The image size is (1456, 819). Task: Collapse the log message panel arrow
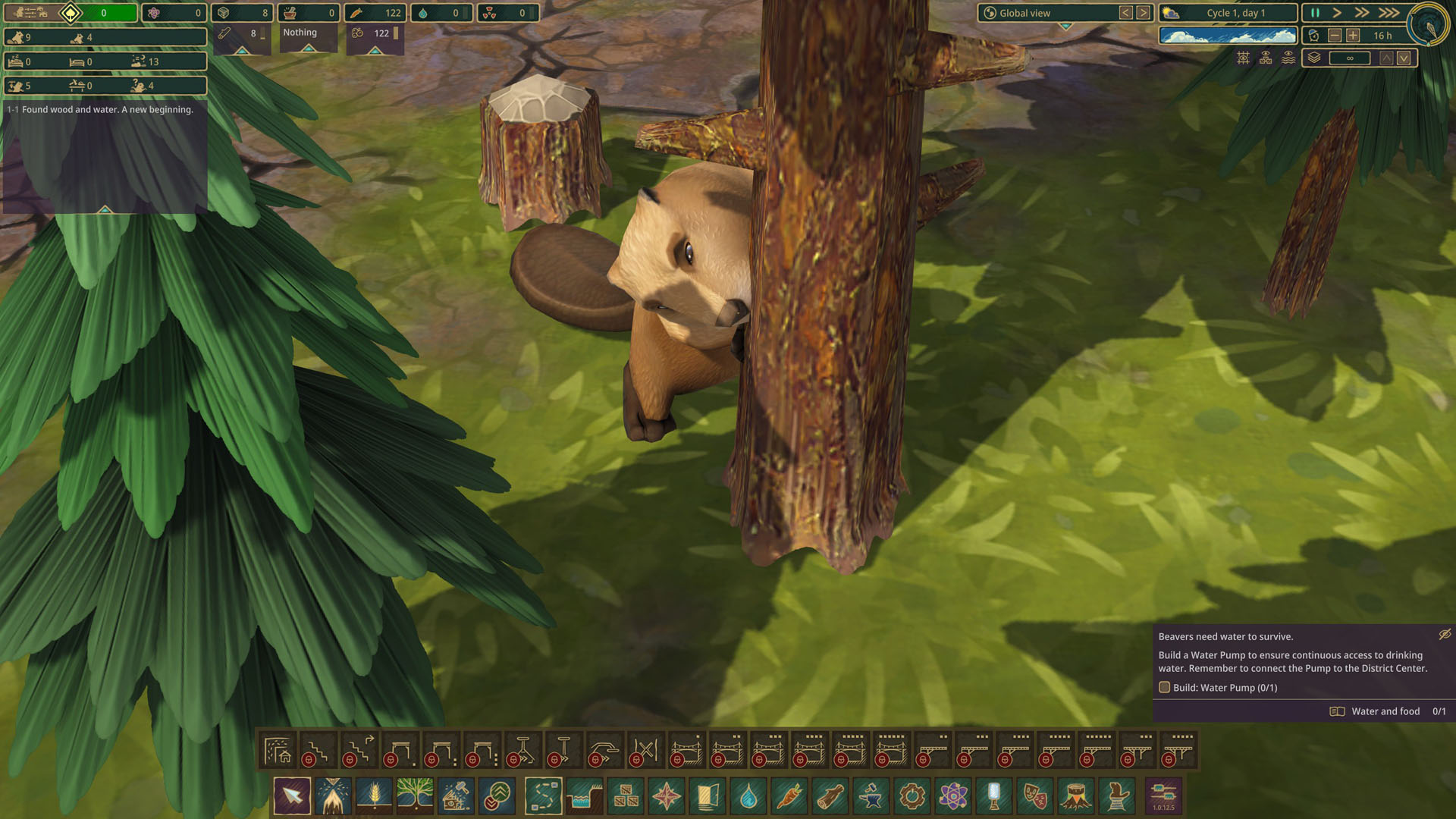(x=105, y=209)
